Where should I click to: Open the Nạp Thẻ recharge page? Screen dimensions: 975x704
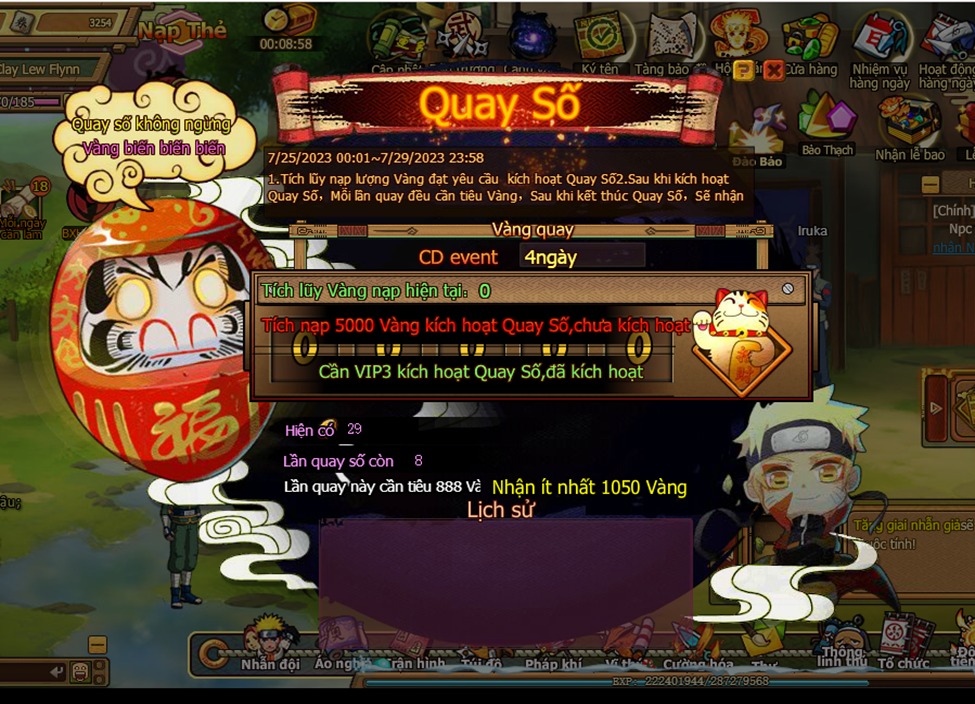pyautogui.click(x=183, y=31)
